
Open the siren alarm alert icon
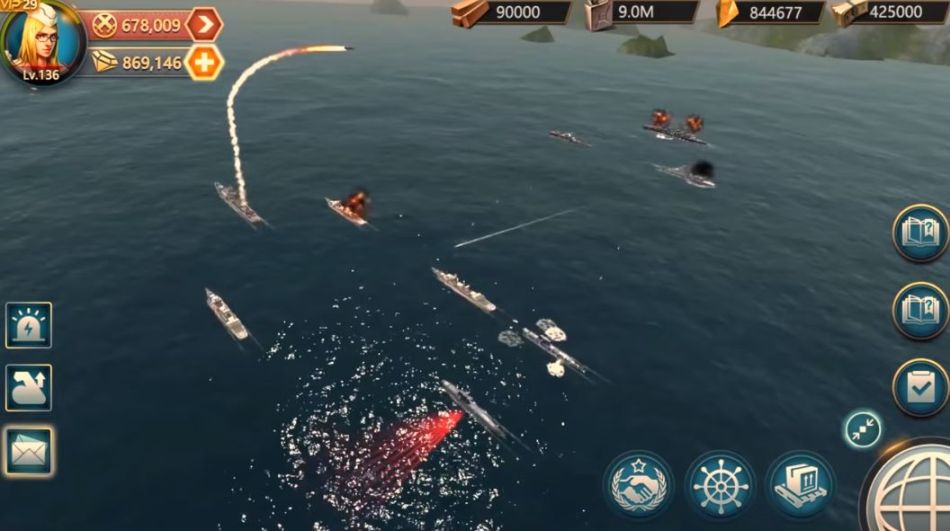(28, 325)
